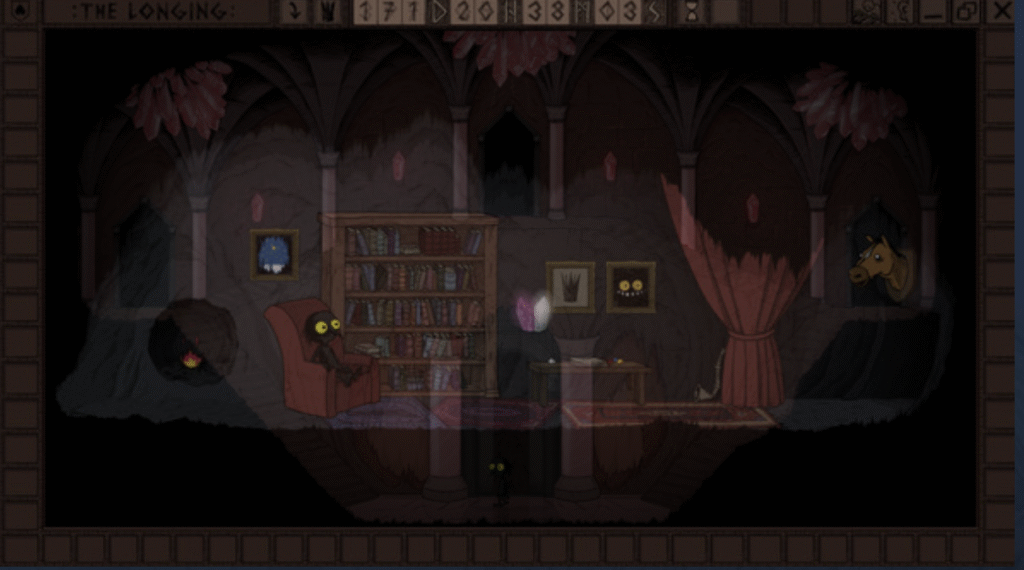Click the downward arrow icon beside the title
This screenshot has width=1024, height=570.
click(294, 12)
